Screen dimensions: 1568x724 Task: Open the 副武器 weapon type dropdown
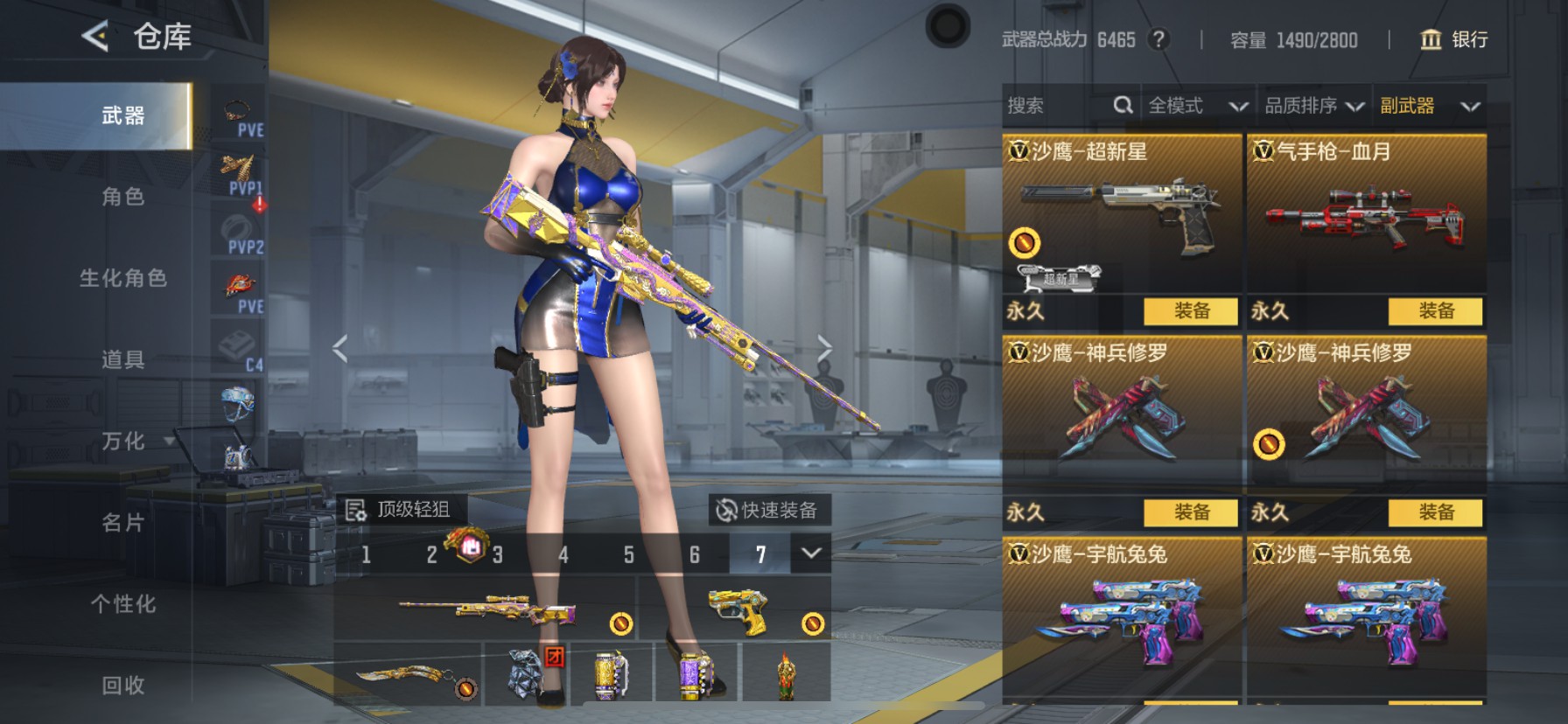(1430, 105)
